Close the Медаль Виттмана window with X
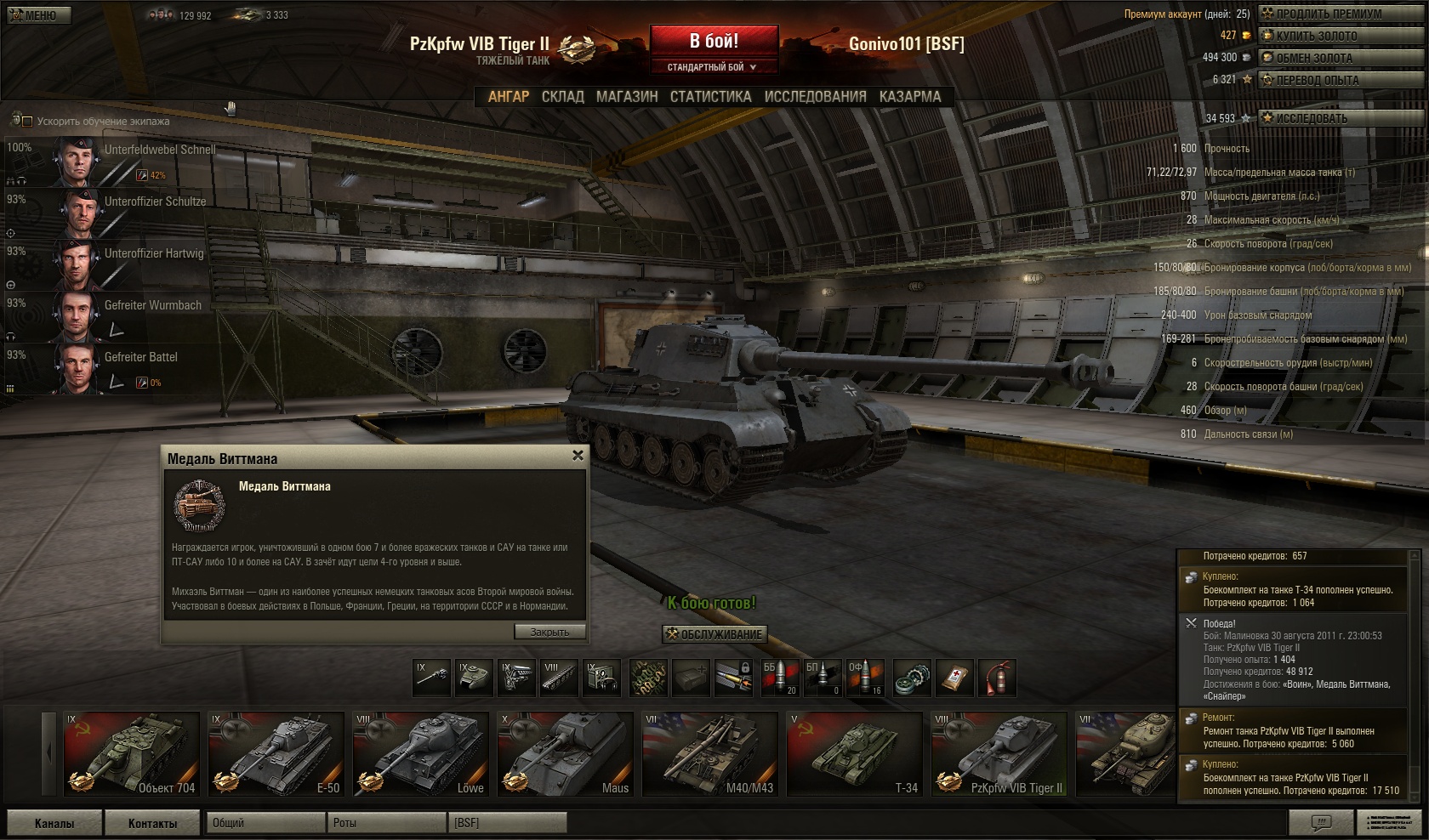Image resolution: width=1429 pixels, height=840 pixels. coord(578,456)
